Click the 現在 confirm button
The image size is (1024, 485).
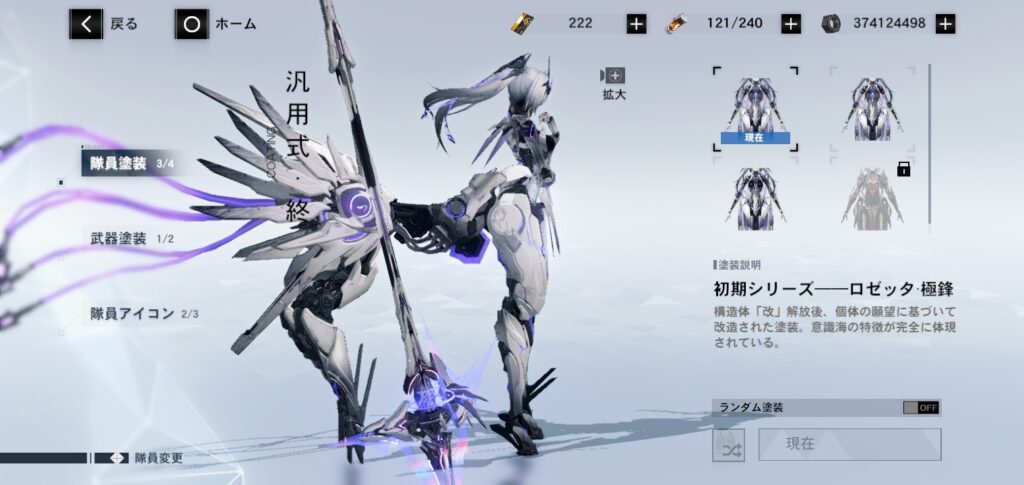click(849, 445)
